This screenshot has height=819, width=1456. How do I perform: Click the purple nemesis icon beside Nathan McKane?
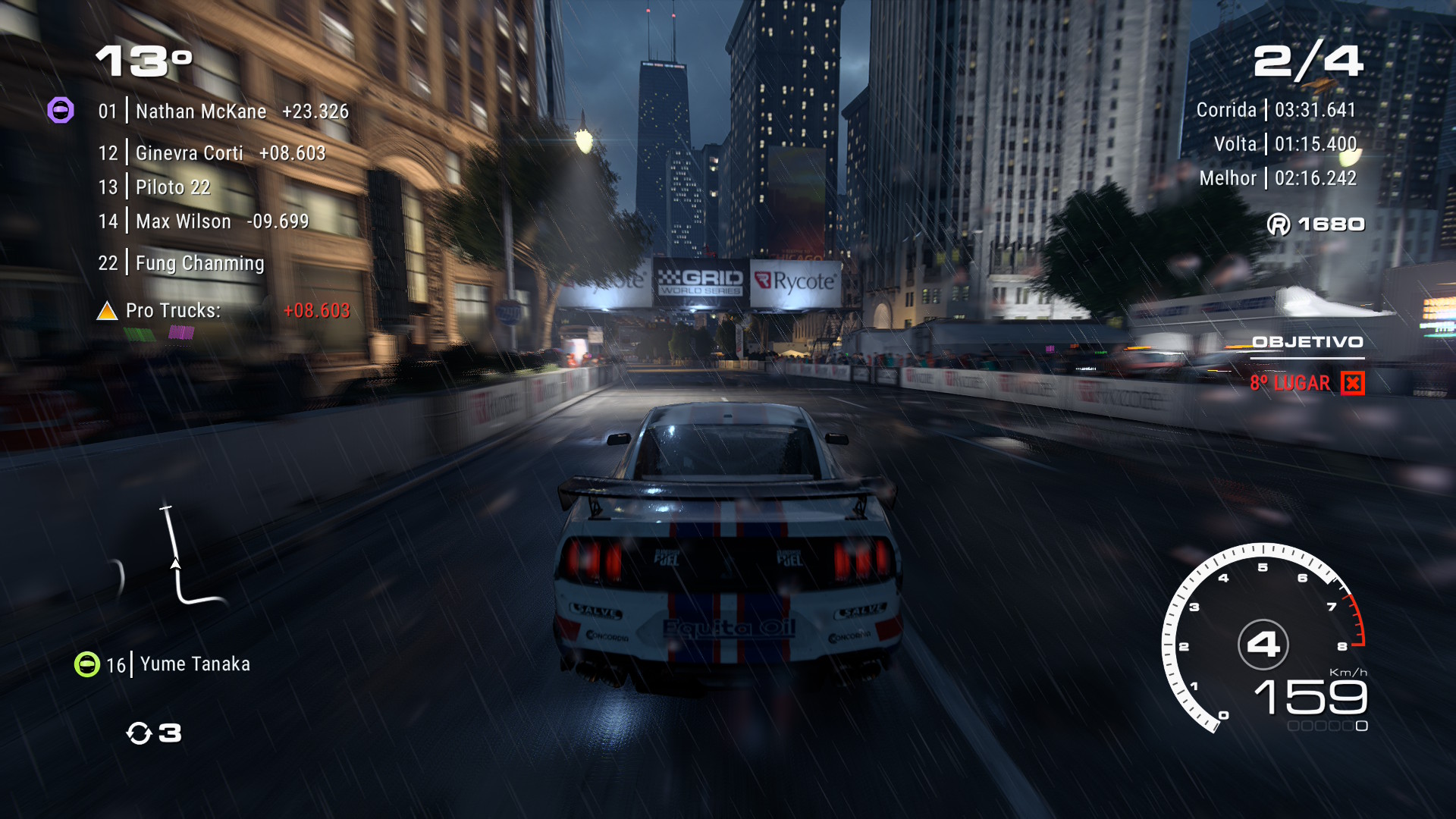click(61, 111)
